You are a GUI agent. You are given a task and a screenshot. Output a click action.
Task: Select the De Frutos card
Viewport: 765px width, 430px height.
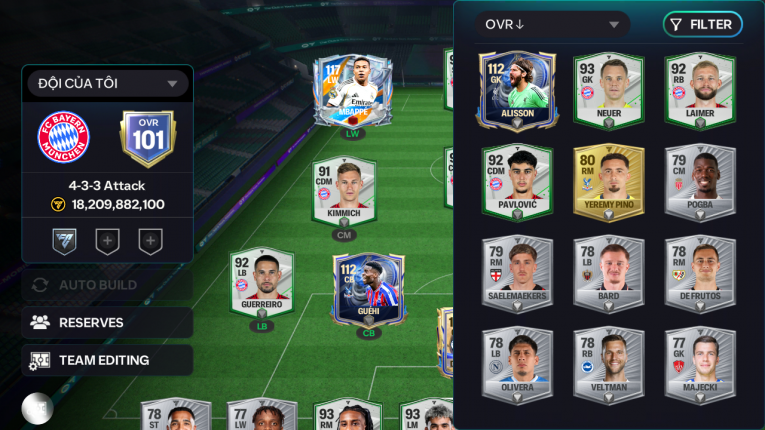(x=700, y=273)
